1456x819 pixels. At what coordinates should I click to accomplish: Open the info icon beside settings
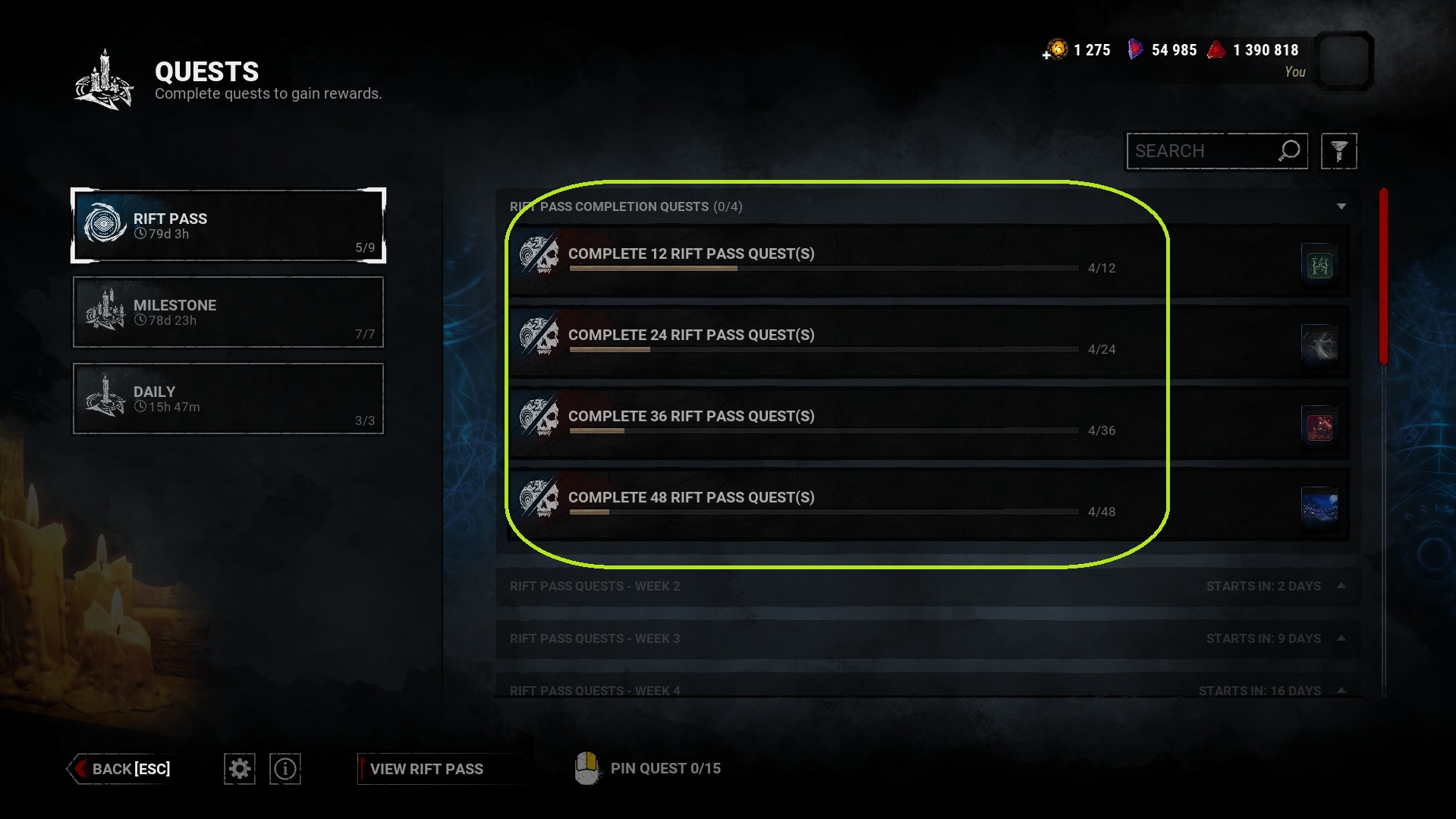coord(285,768)
